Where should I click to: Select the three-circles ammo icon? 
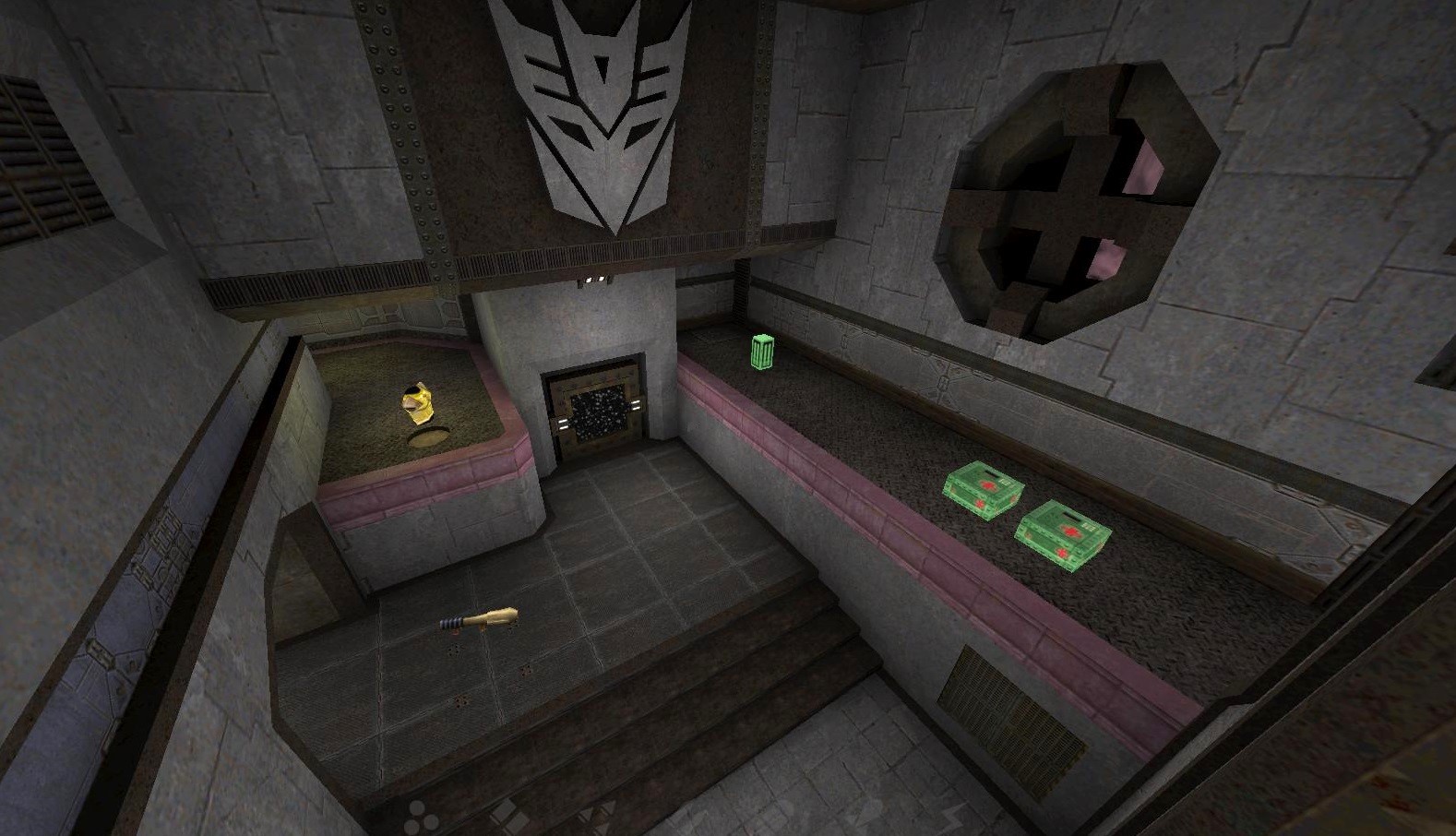tap(421, 816)
